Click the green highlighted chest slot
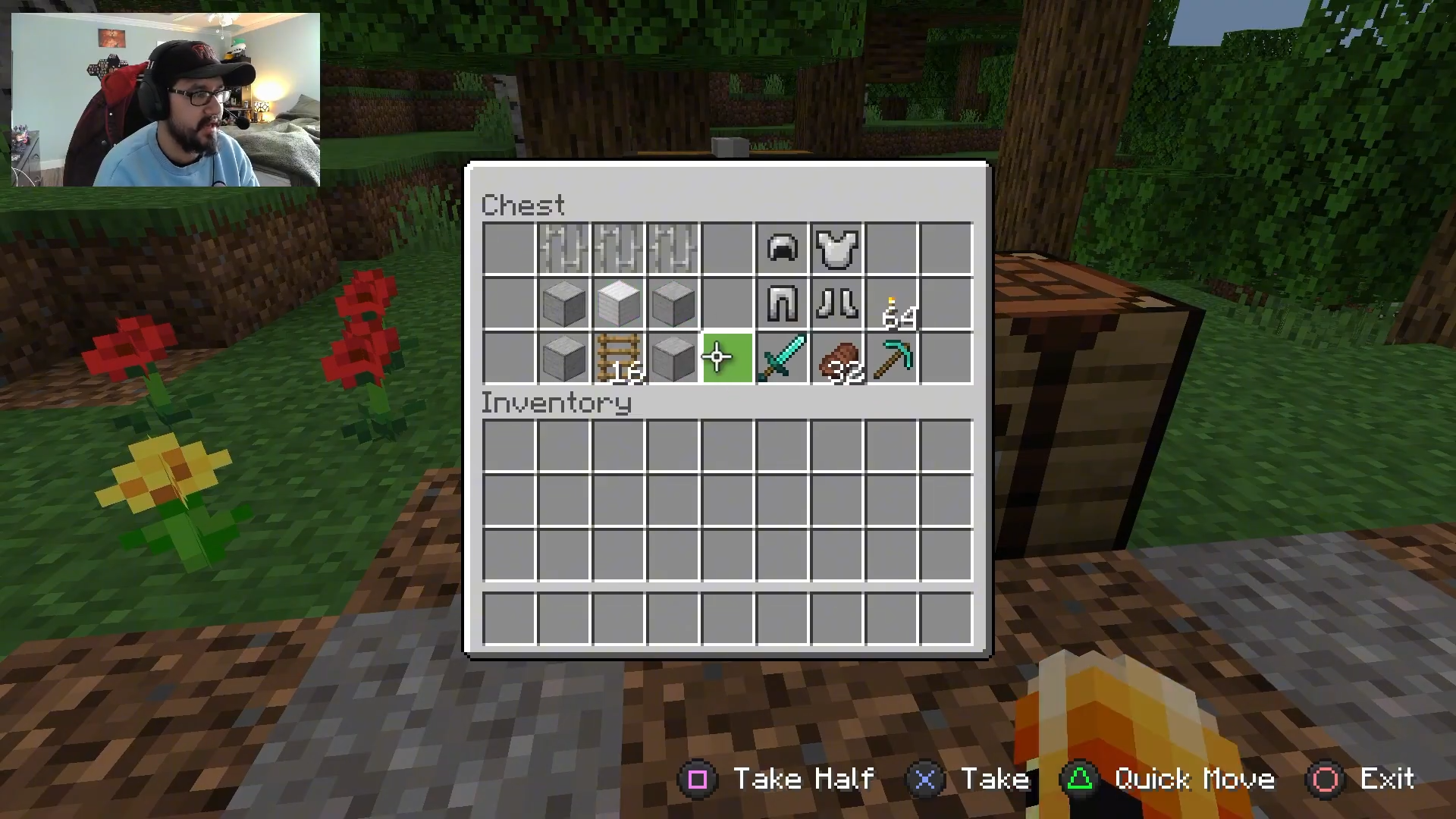Screen dimensions: 1456x819 click(x=727, y=358)
